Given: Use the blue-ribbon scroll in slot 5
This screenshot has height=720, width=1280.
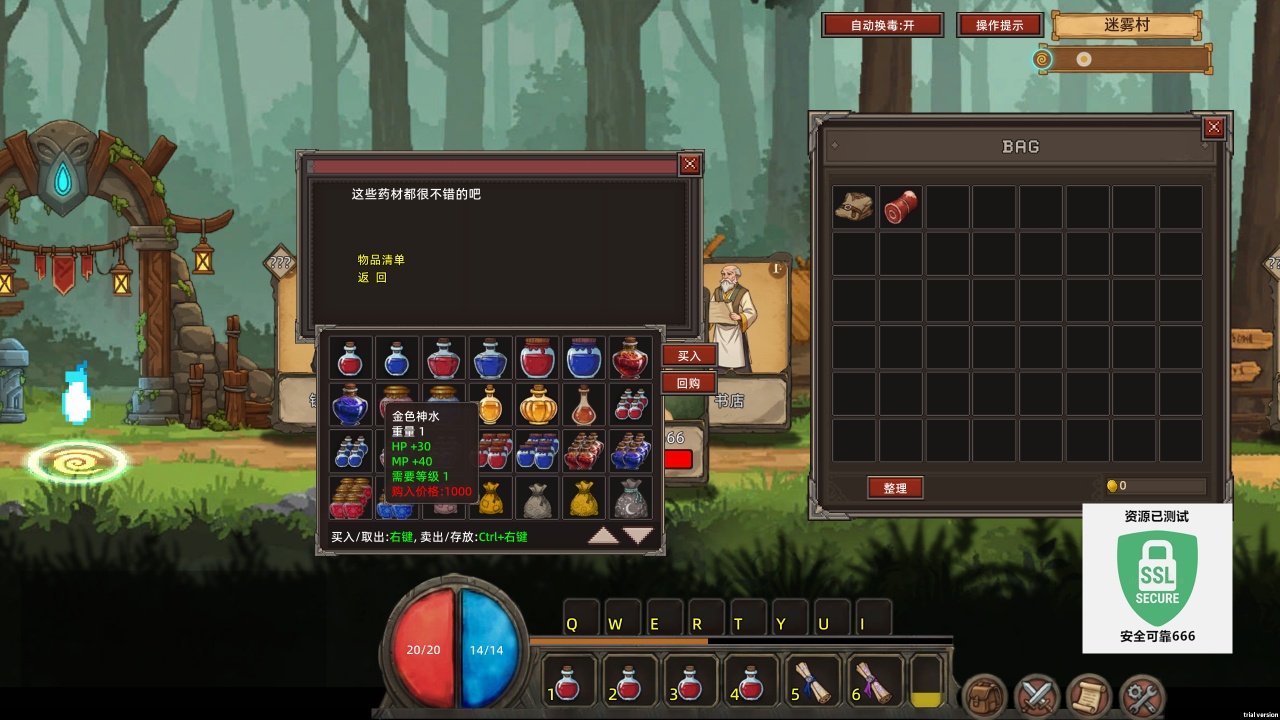Looking at the screenshot, I should click(x=813, y=682).
